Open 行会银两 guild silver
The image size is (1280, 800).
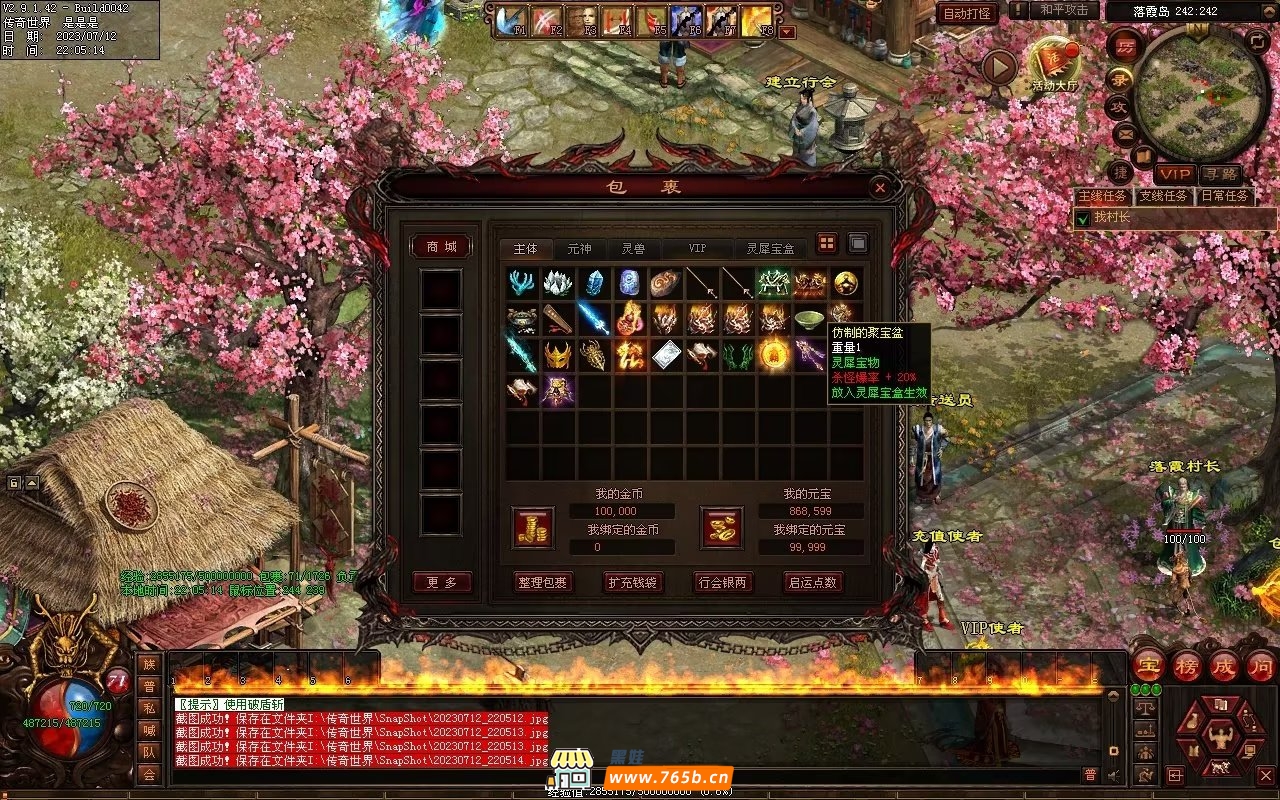(723, 582)
